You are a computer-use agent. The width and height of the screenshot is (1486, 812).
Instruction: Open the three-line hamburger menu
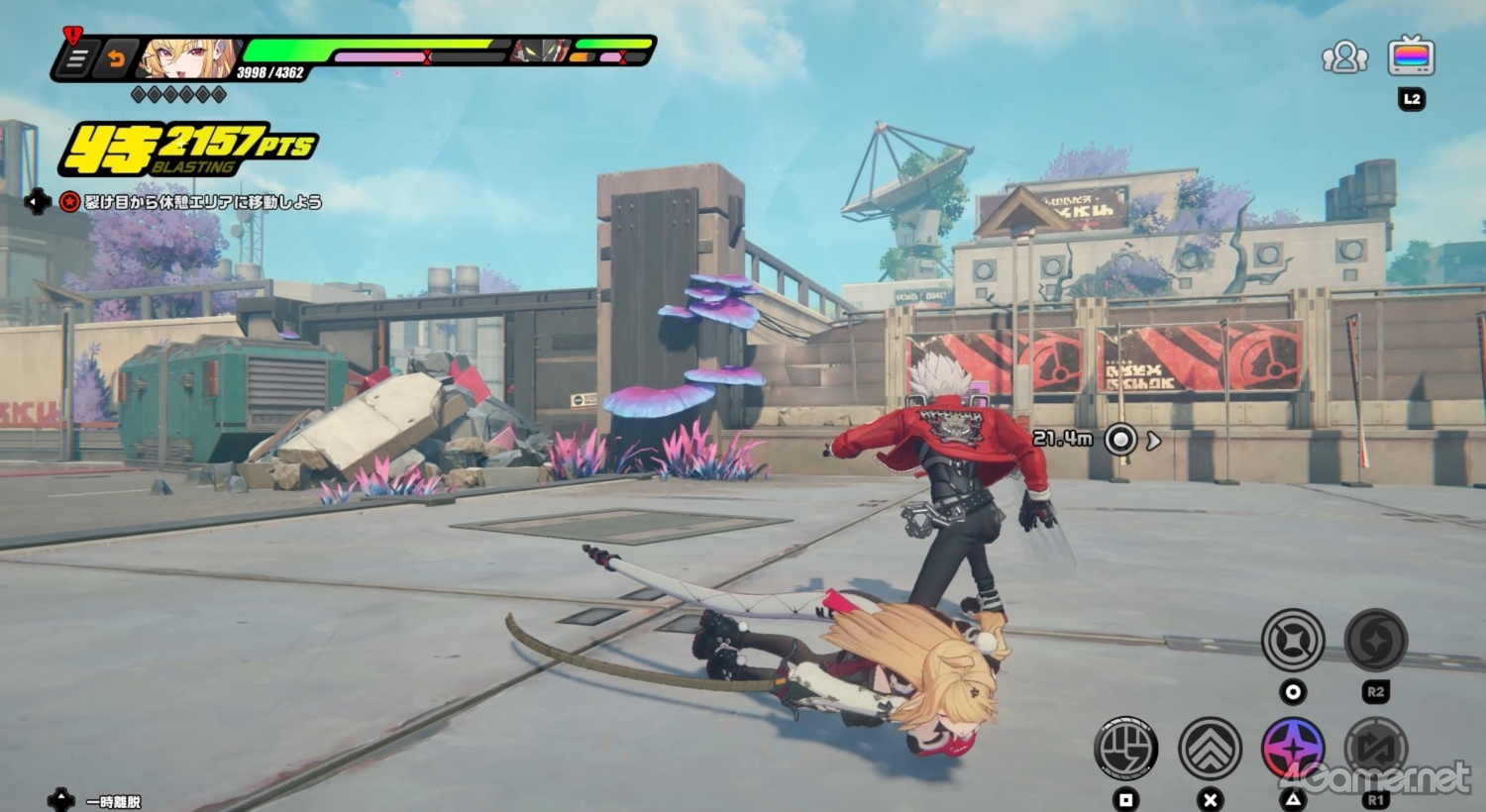point(75,59)
